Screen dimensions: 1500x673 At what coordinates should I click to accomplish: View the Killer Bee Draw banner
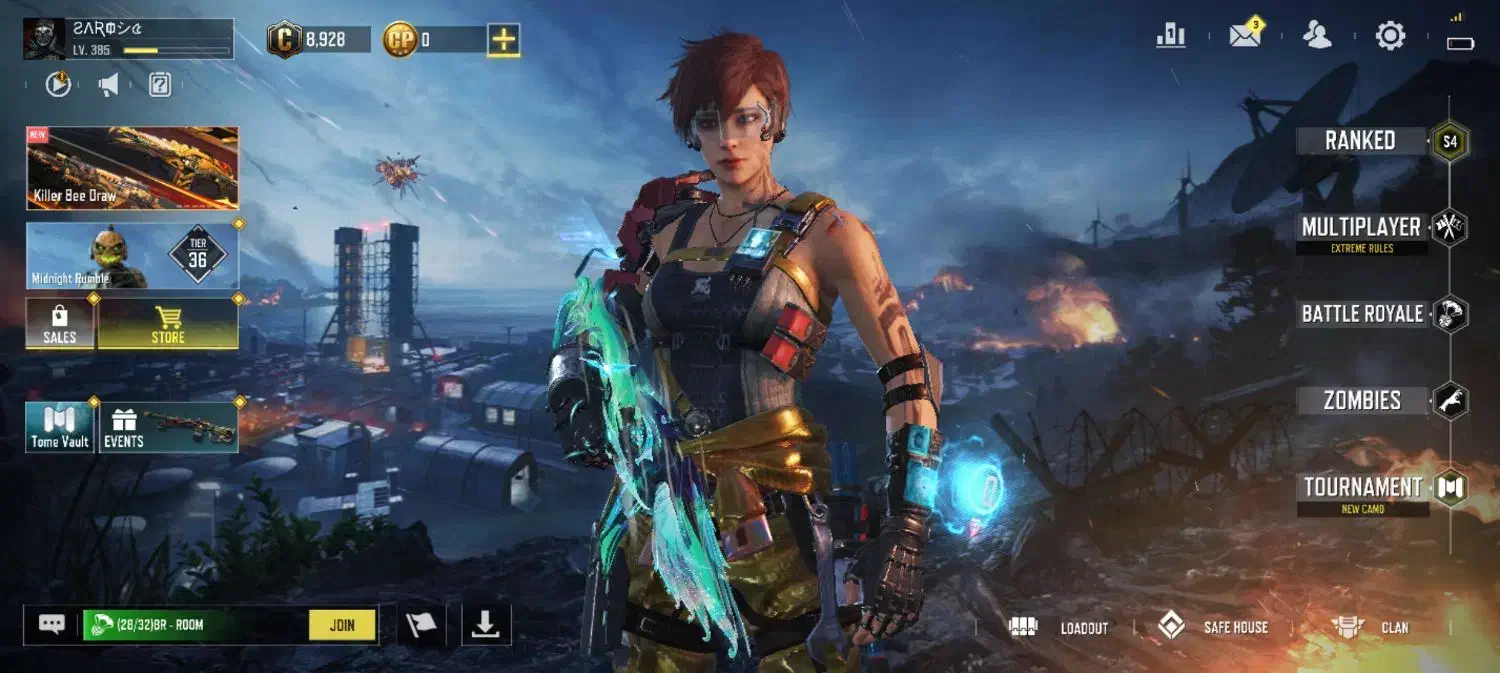pyautogui.click(x=132, y=168)
